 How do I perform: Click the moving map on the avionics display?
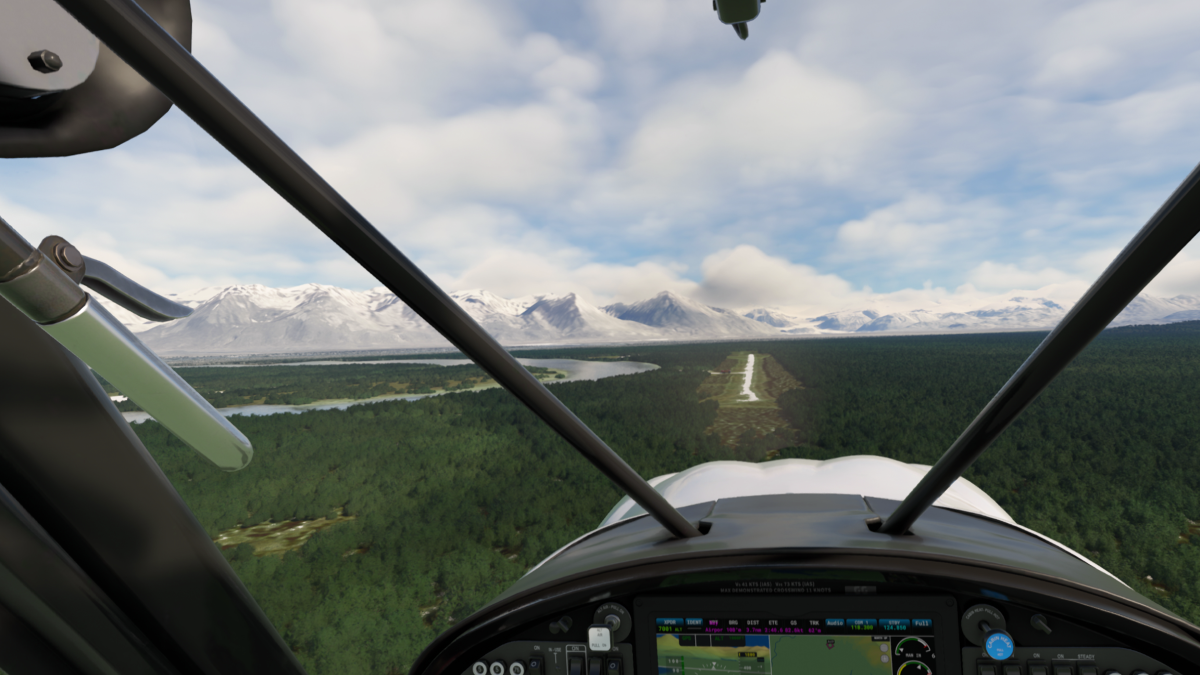click(829, 655)
